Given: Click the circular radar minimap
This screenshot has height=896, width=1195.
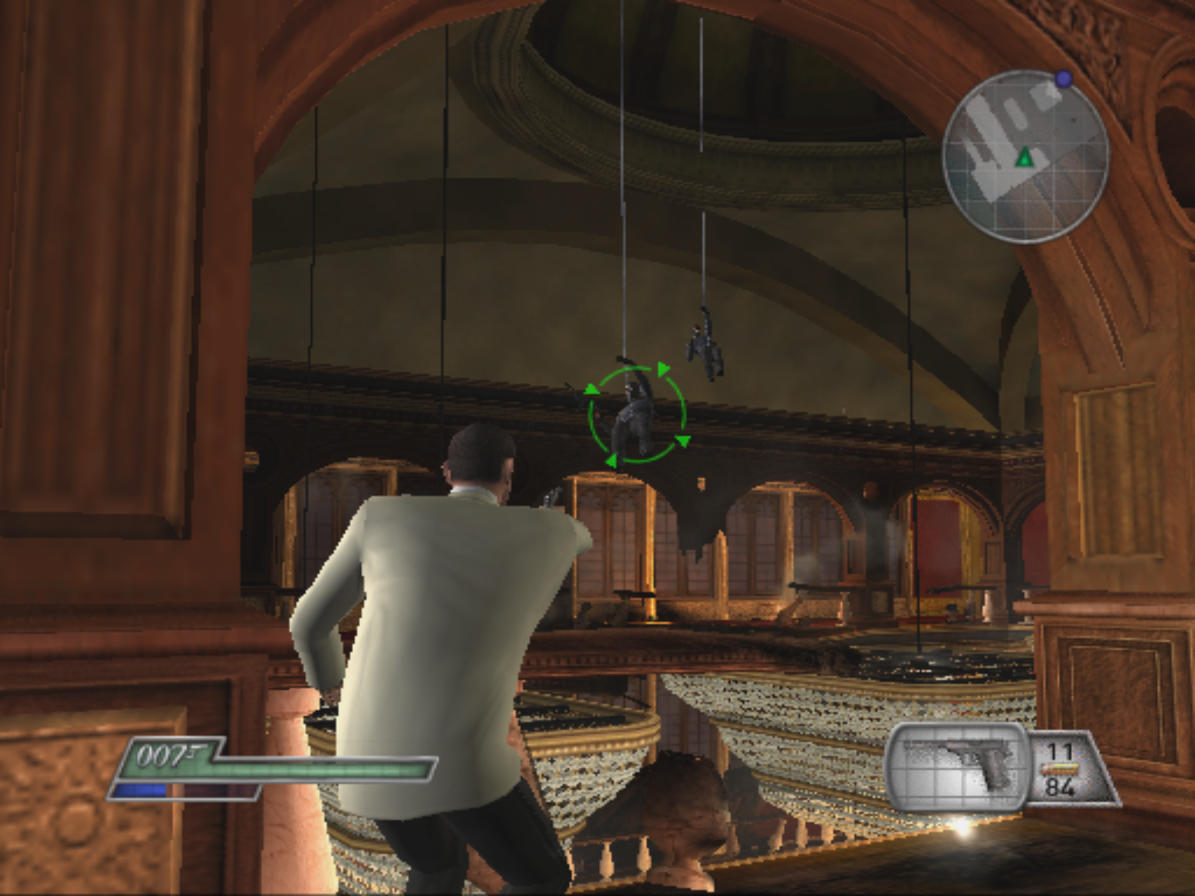Looking at the screenshot, I should [x=1025, y=156].
